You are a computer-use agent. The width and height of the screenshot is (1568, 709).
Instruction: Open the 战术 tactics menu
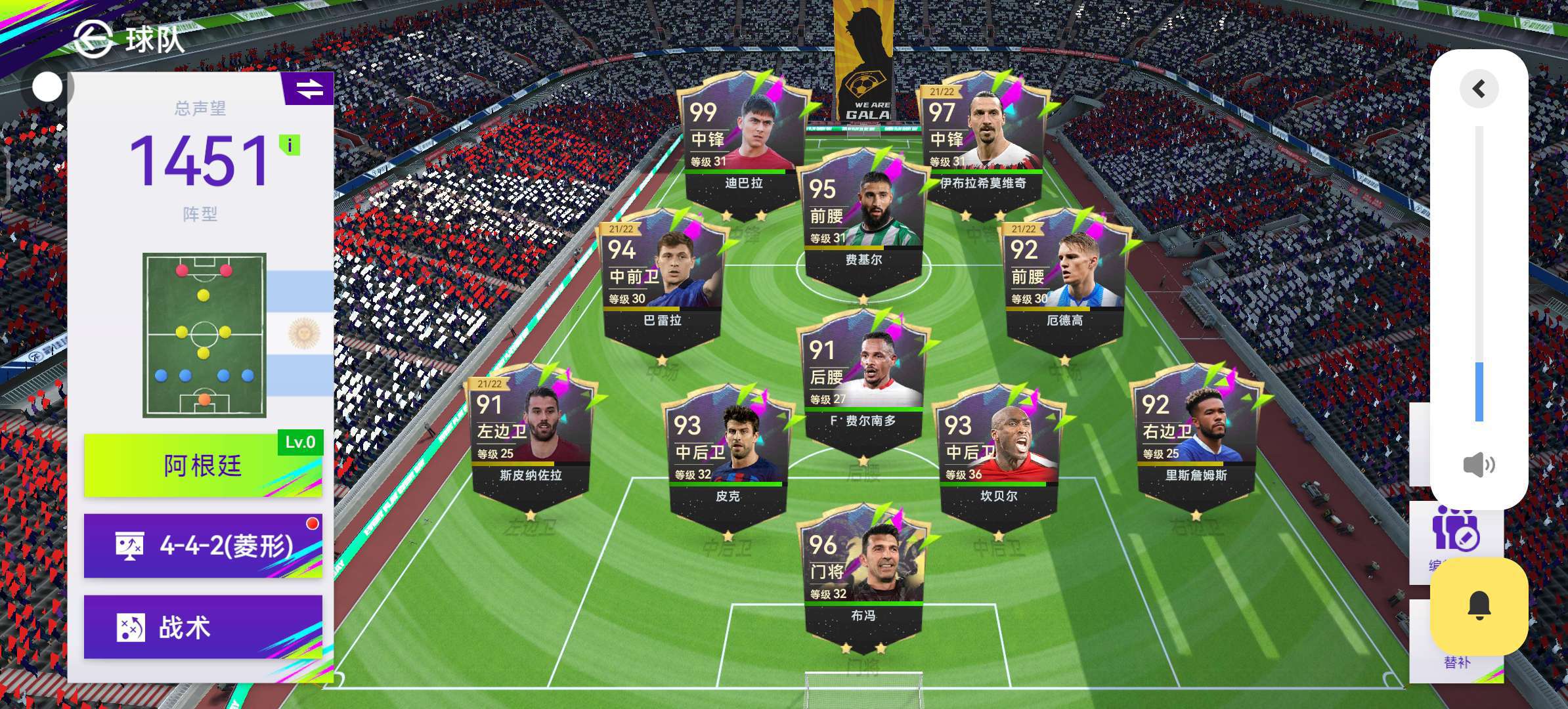(x=202, y=627)
